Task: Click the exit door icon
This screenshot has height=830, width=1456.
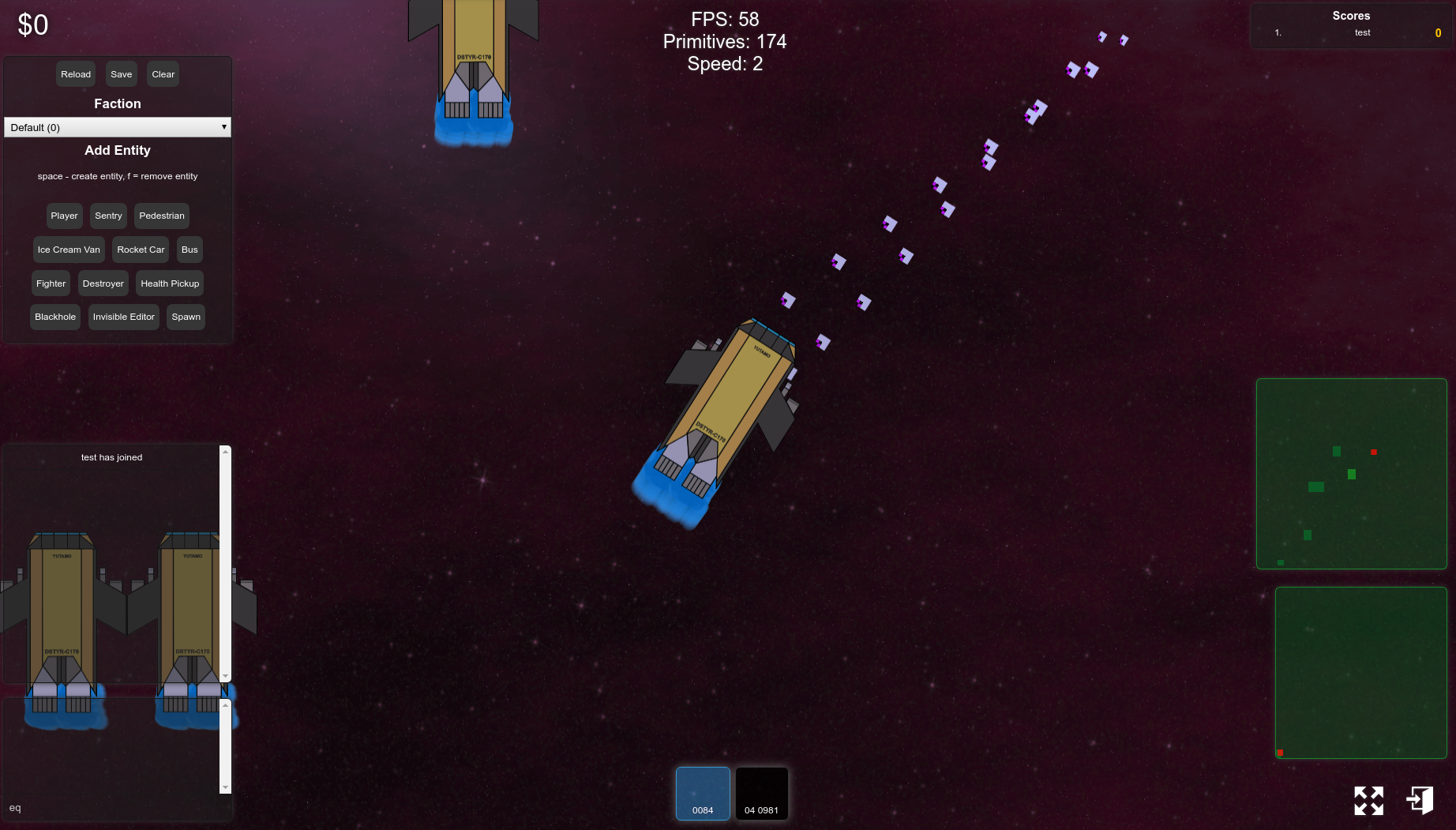Action: coord(1420,800)
